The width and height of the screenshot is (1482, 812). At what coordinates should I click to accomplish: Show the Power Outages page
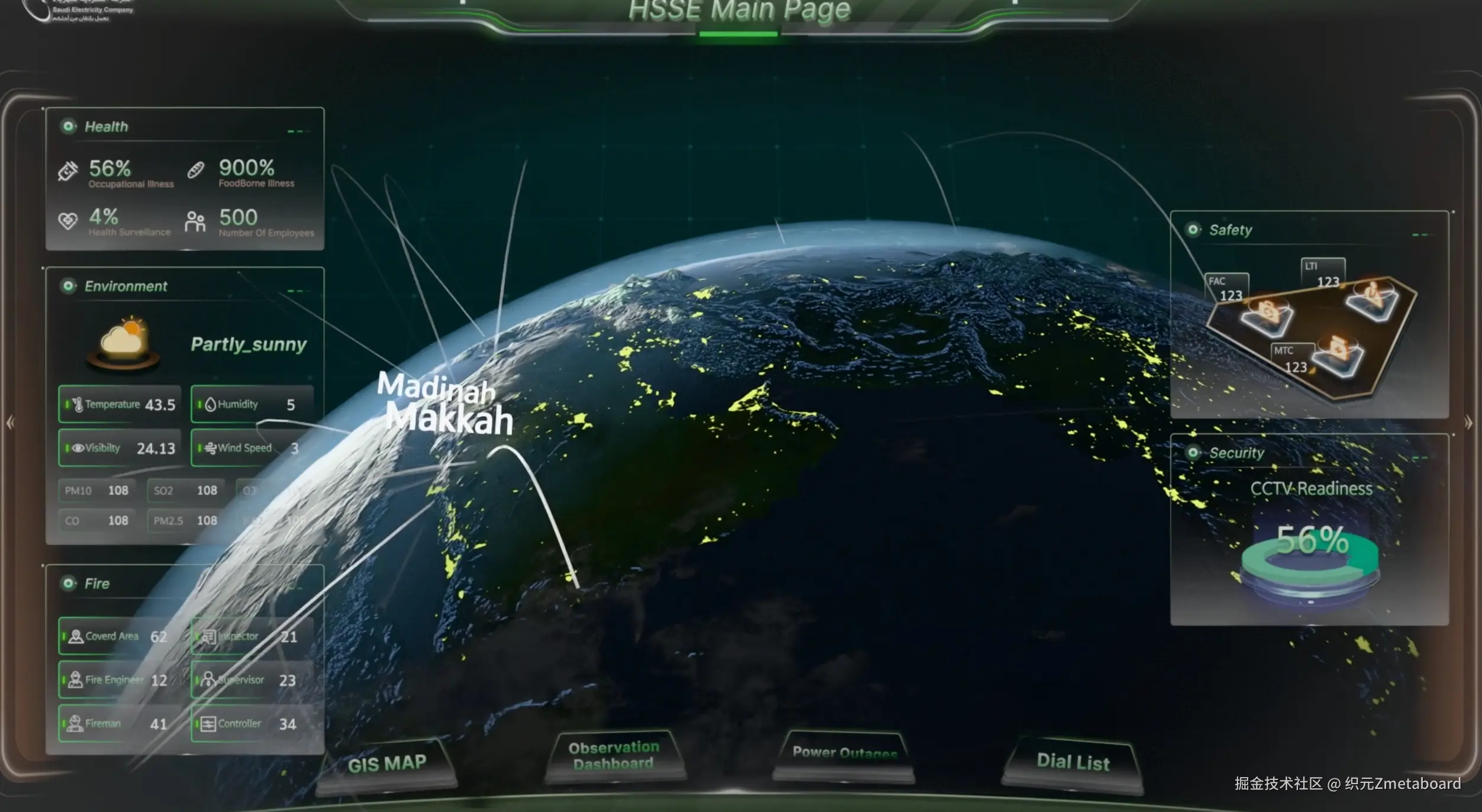(x=845, y=753)
